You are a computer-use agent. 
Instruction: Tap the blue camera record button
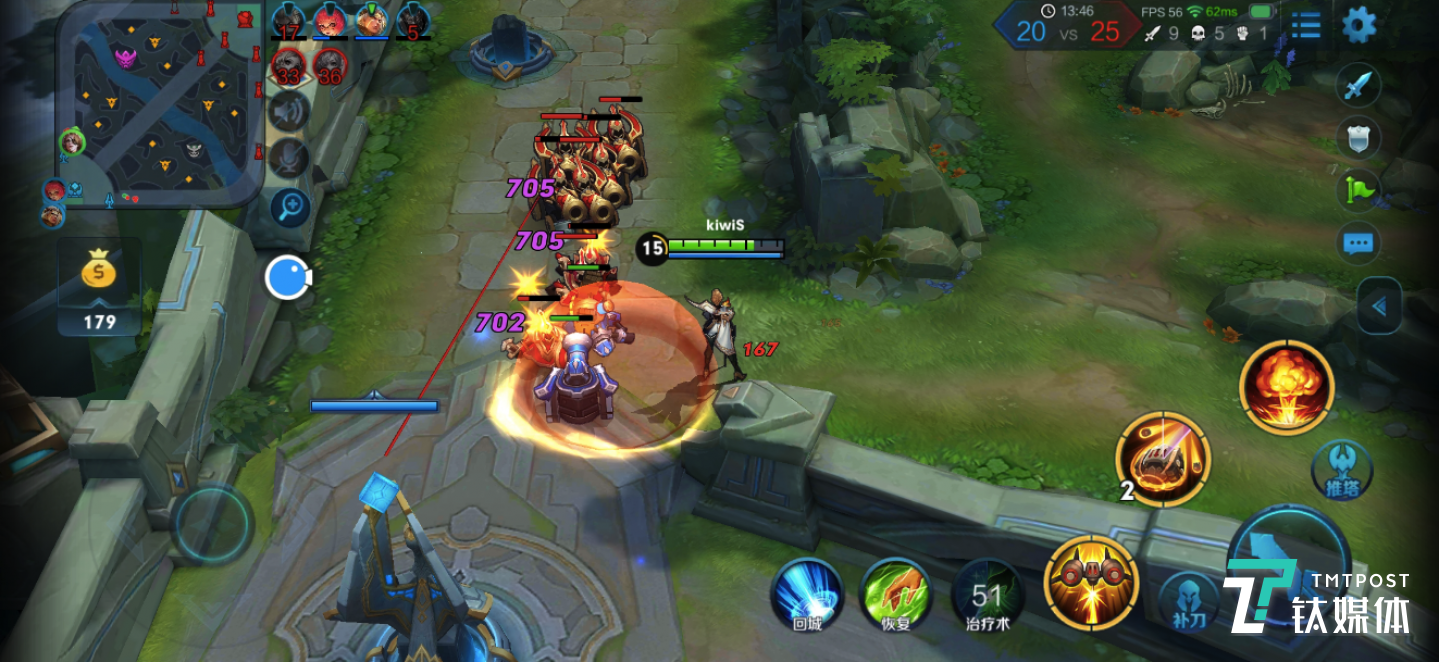click(288, 277)
